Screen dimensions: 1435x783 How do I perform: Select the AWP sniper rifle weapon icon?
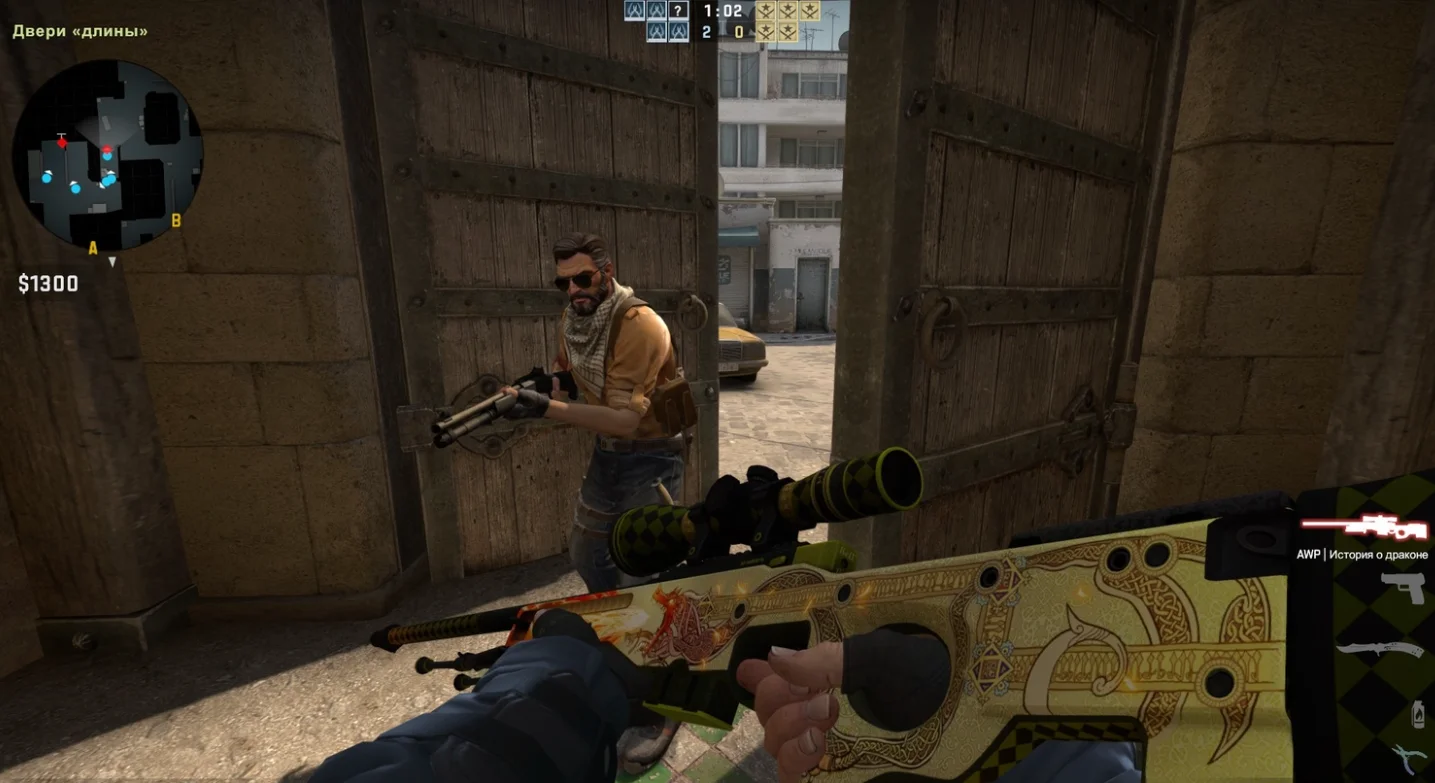coord(1363,526)
